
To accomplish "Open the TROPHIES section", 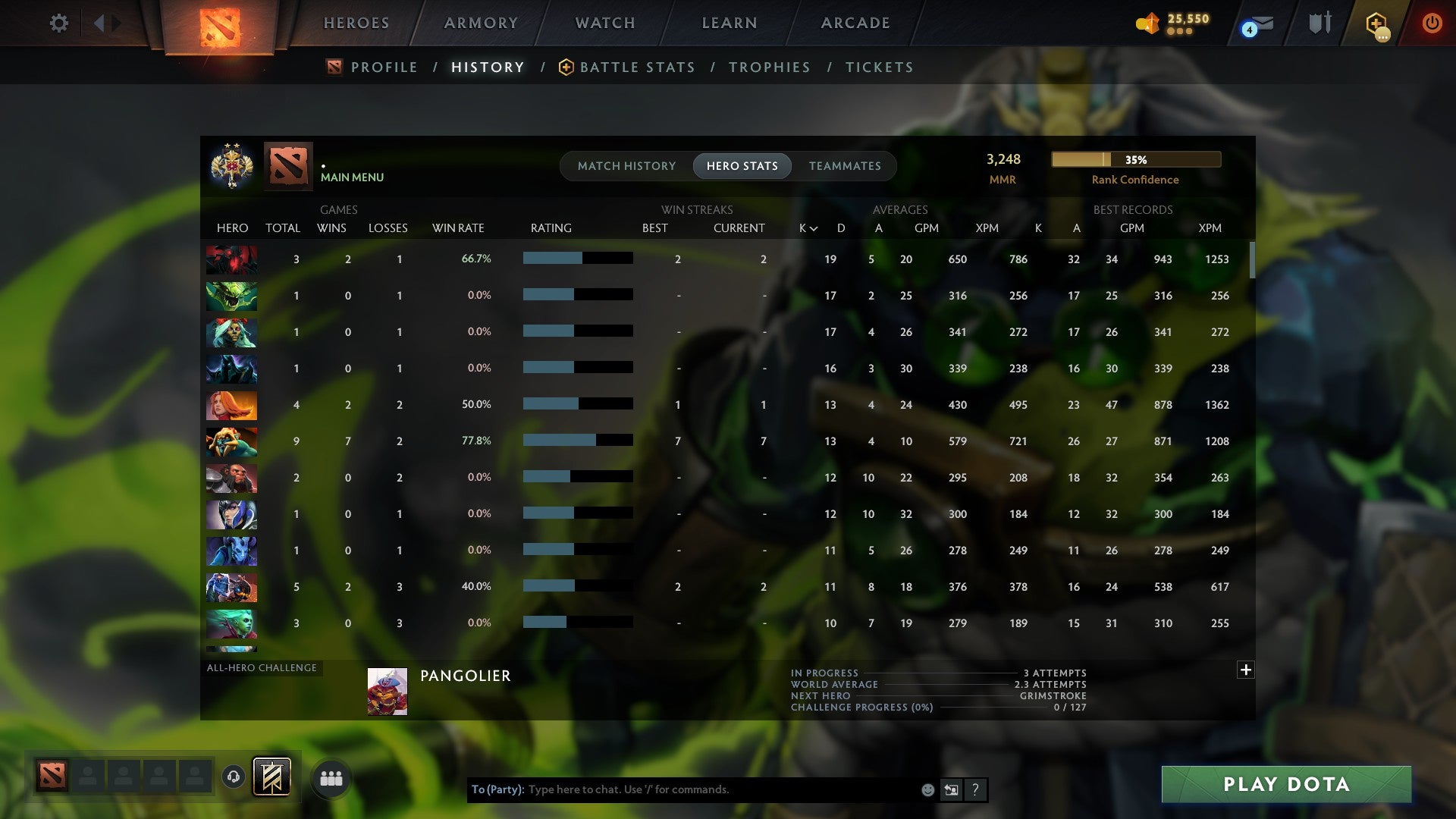I will [769, 67].
